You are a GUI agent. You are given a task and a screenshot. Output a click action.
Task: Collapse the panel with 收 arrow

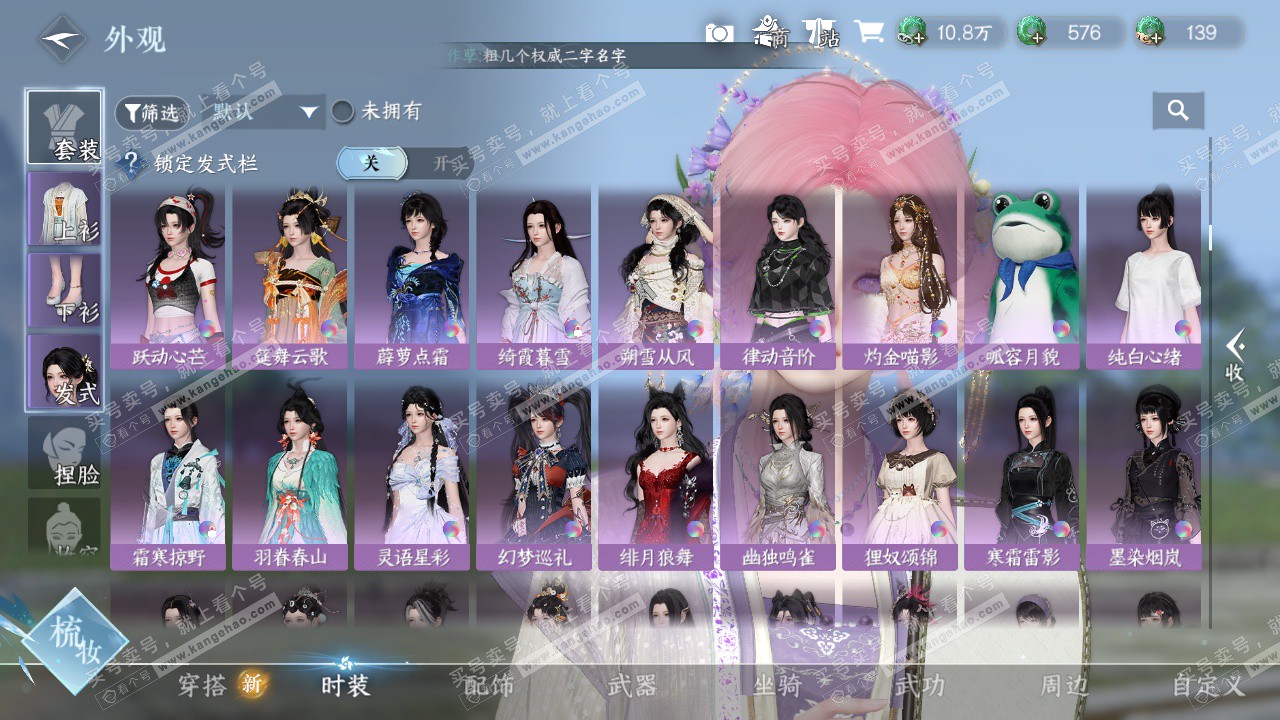tap(1236, 357)
